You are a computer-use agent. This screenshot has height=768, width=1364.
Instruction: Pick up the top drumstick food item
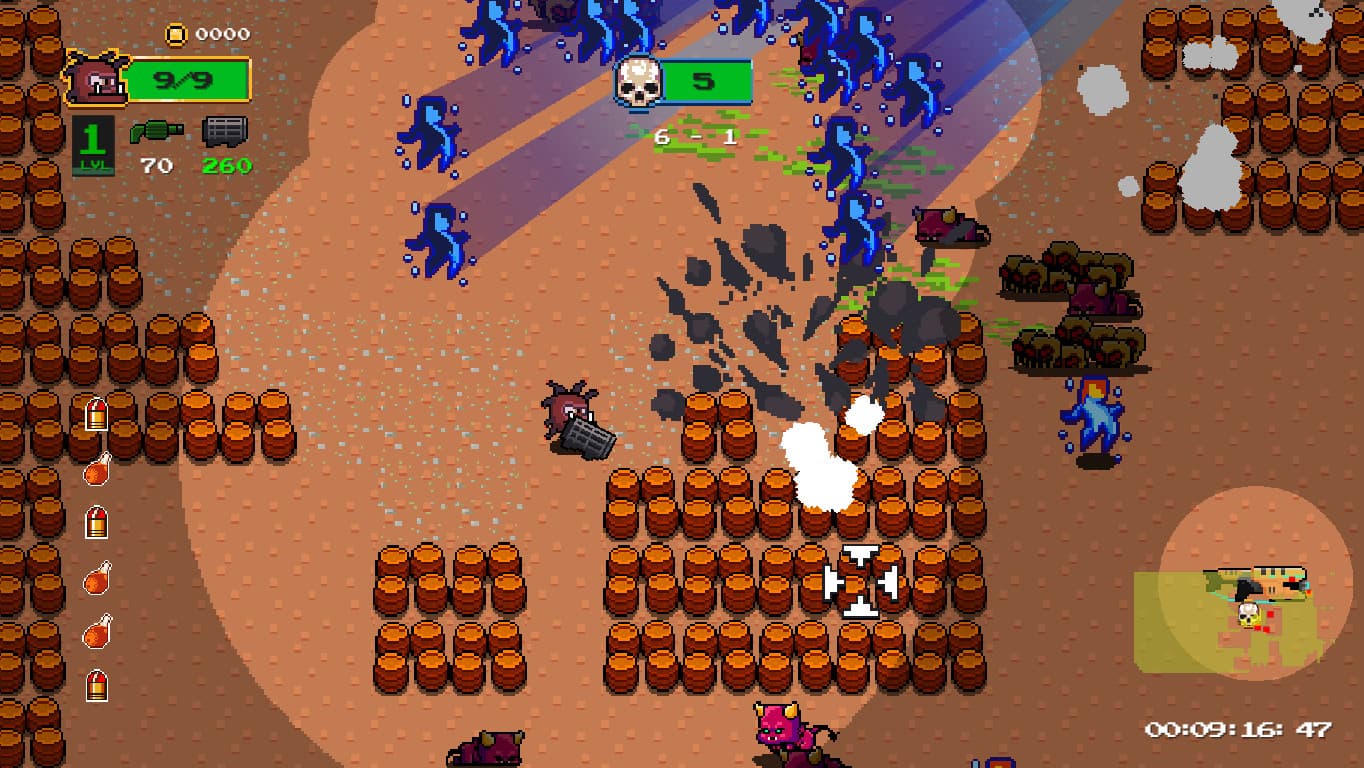pyautogui.click(x=95, y=470)
